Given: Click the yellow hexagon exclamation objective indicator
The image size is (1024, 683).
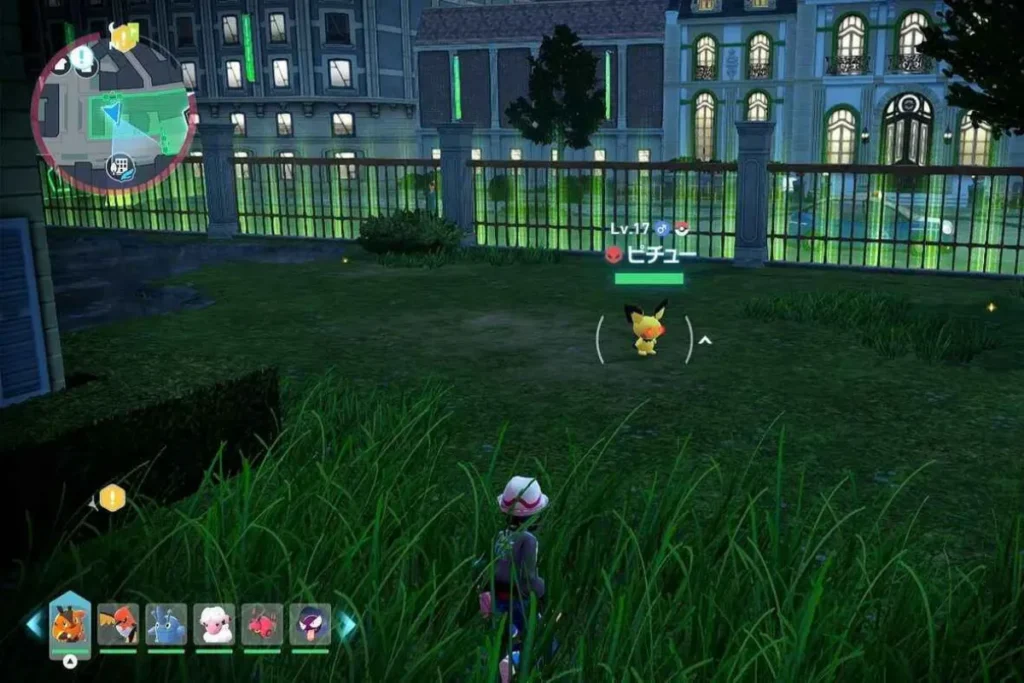Looking at the screenshot, I should click(112, 497).
